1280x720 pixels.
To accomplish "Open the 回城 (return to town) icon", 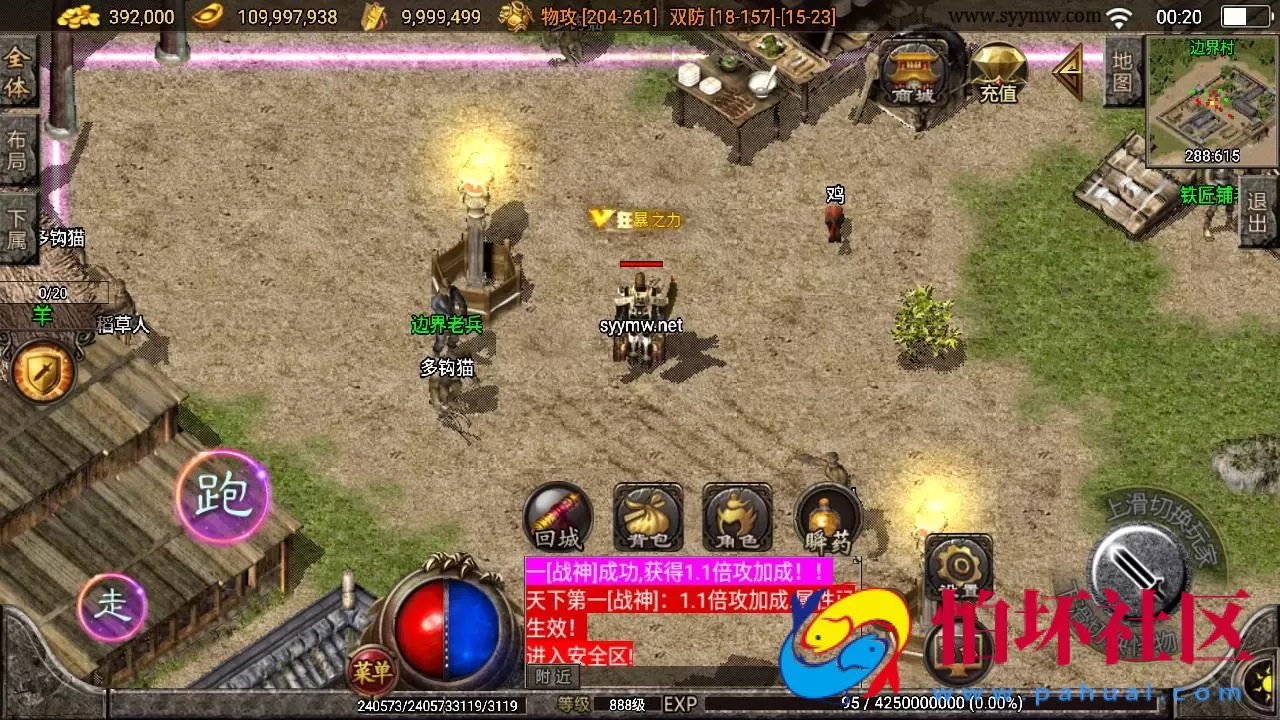I will coord(557,518).
